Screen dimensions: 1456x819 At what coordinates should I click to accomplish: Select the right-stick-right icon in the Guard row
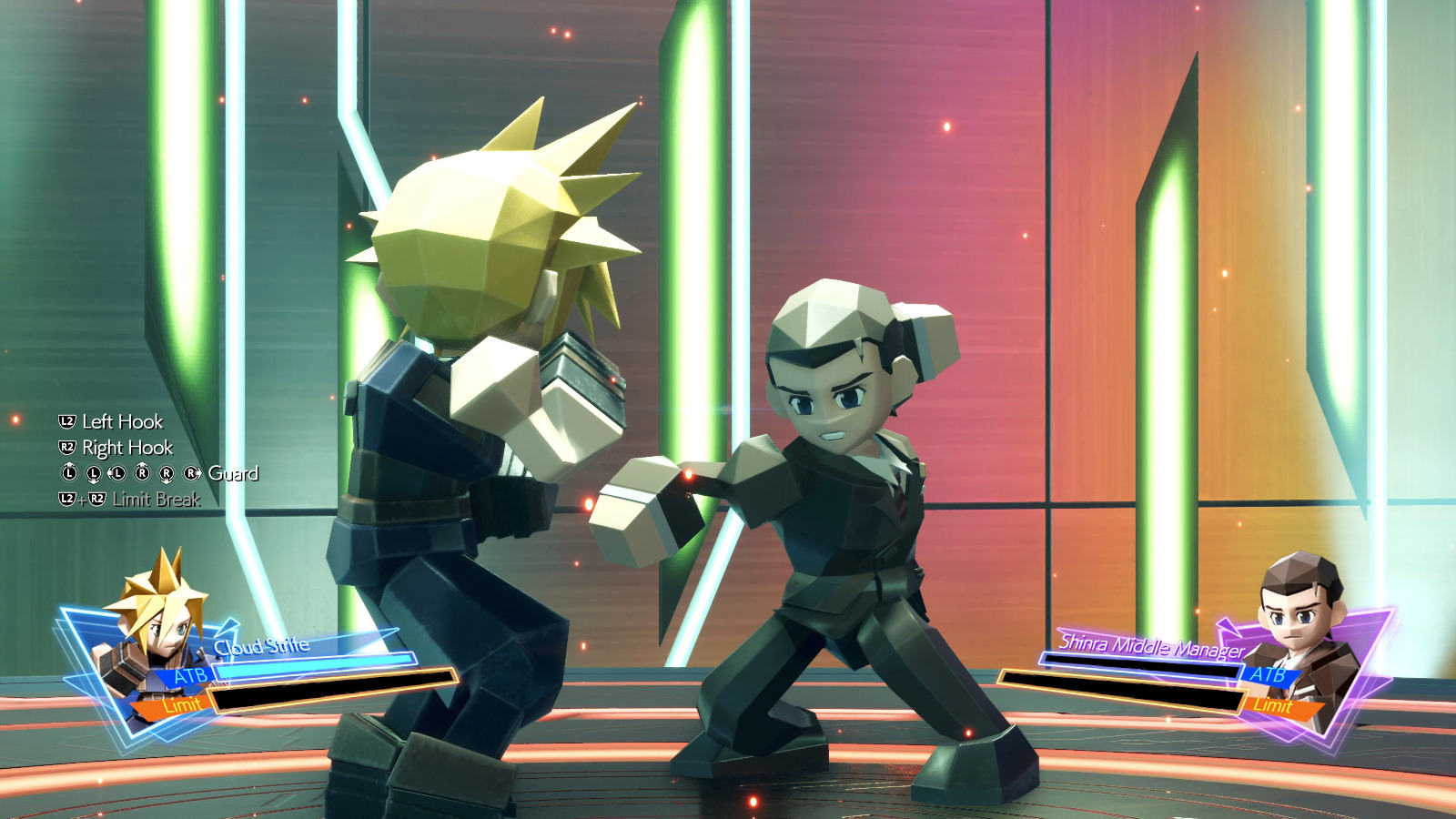pyautogui.click(x=190, y=473)
